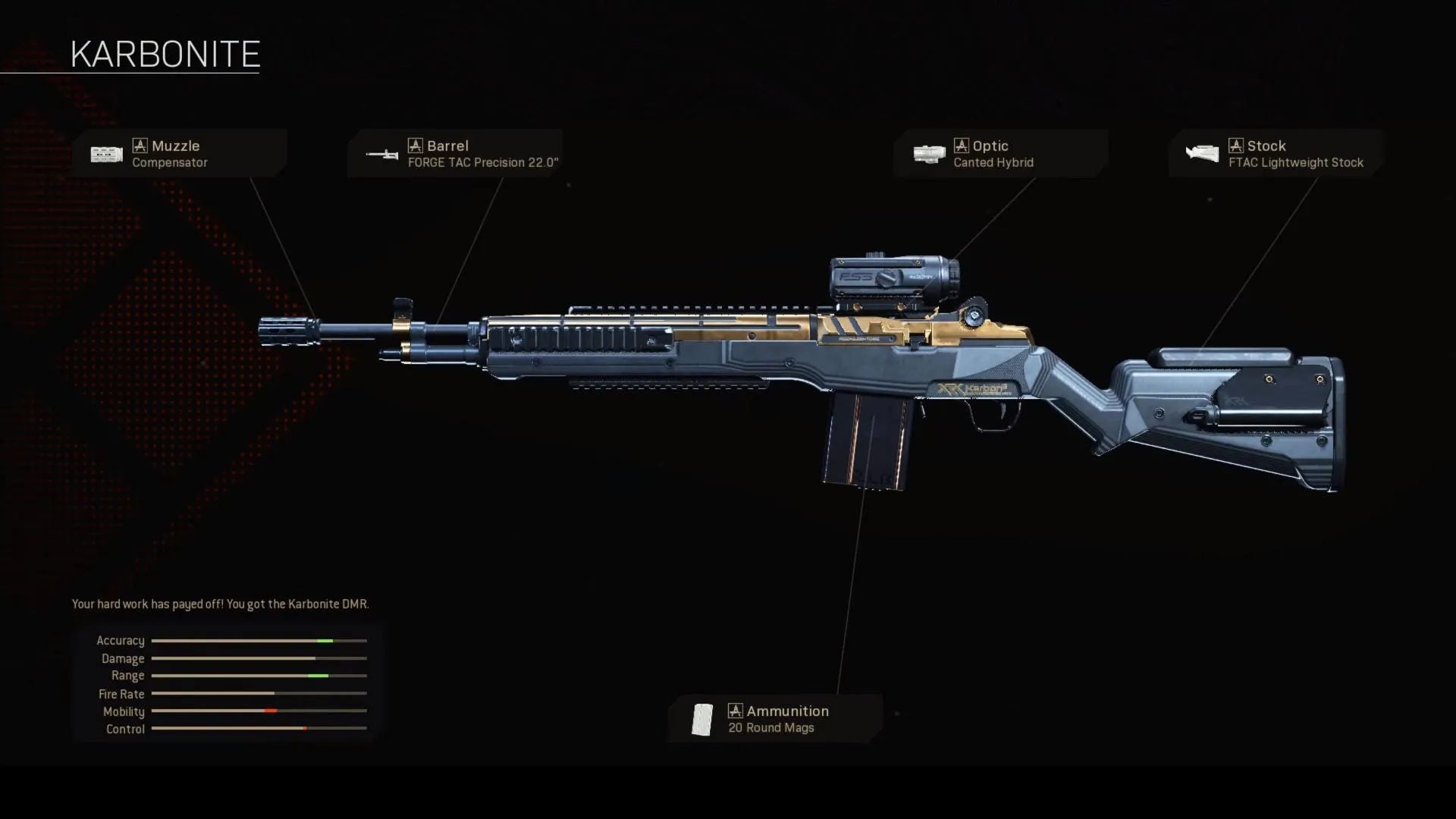The height and width of the screenshot is (819, 1456).
Task: Click the 'A' badge on the Barrel slot
Action: [x=416, y=145]
